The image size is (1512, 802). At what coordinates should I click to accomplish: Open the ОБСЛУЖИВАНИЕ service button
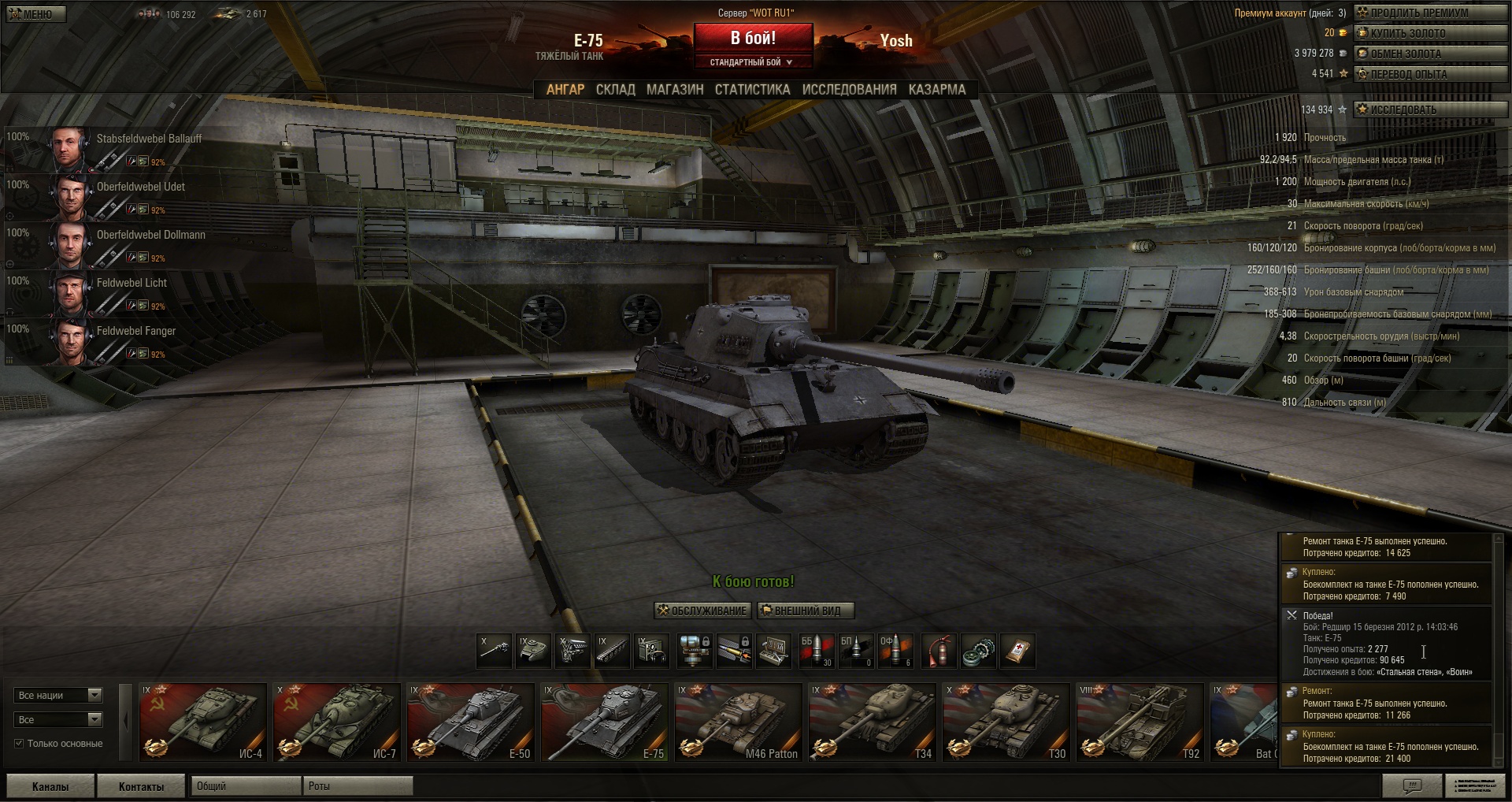tap(702, 611)
